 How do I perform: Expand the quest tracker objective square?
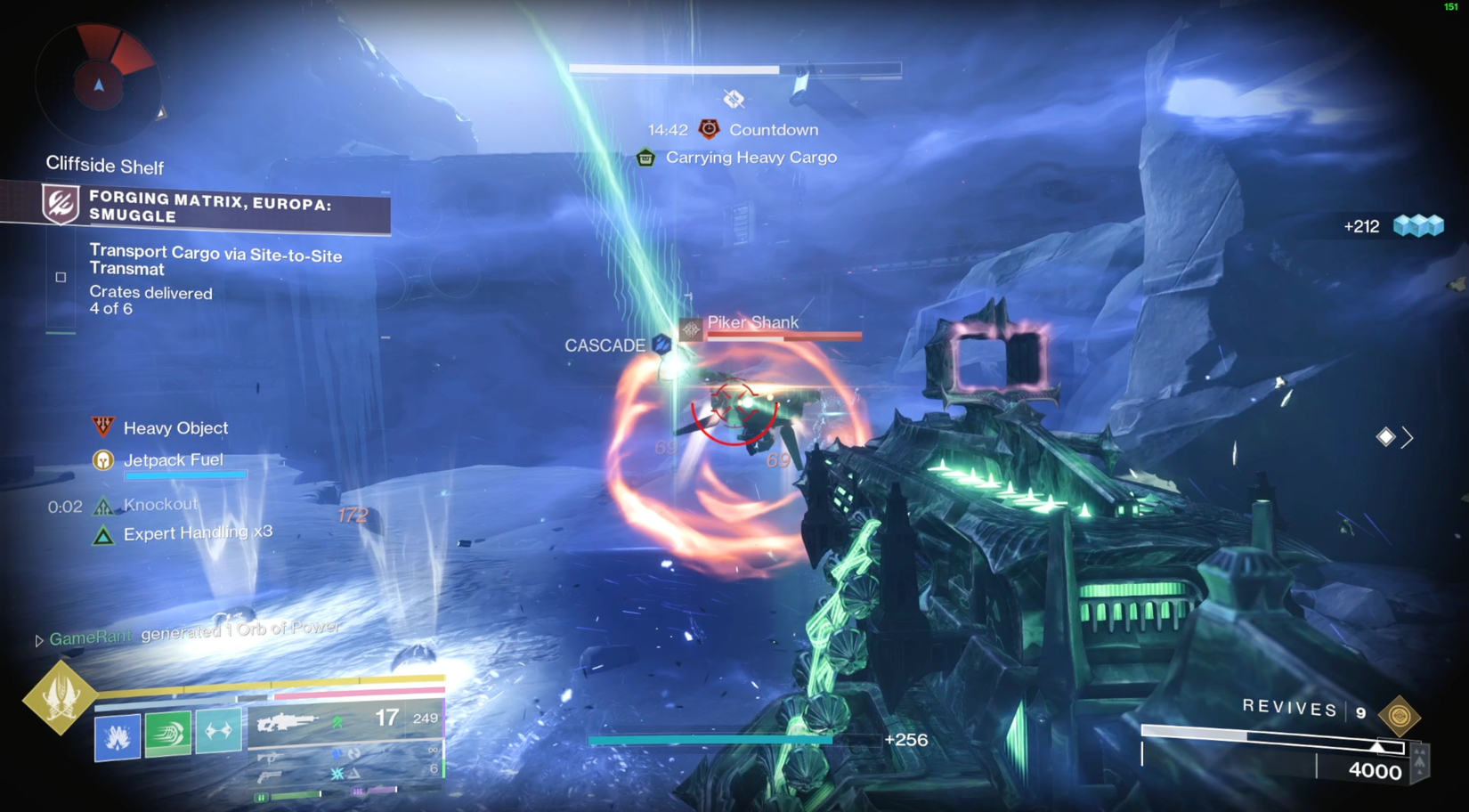coord(59,277)
